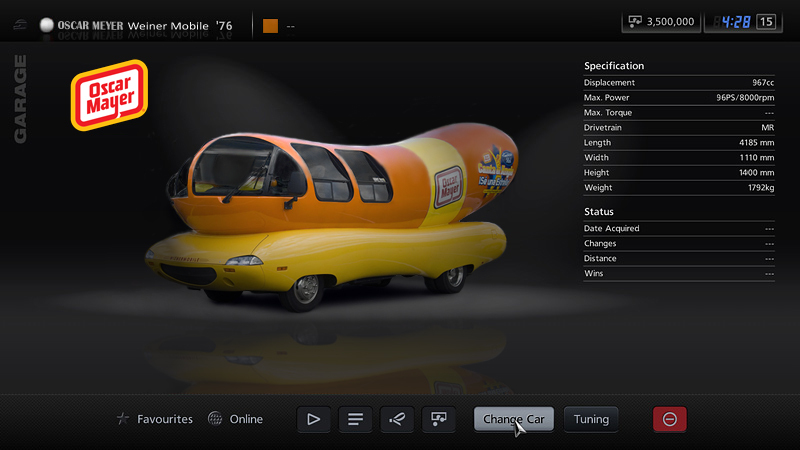Activate the play triangle button

click(313, 419)
